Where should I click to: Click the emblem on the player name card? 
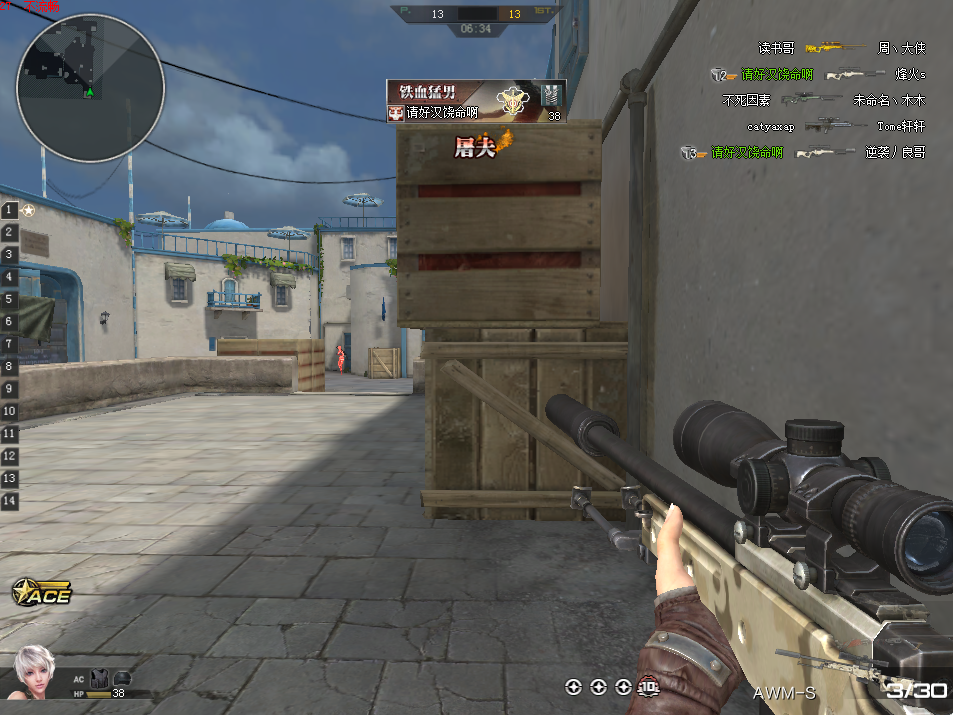coord(514,102)
